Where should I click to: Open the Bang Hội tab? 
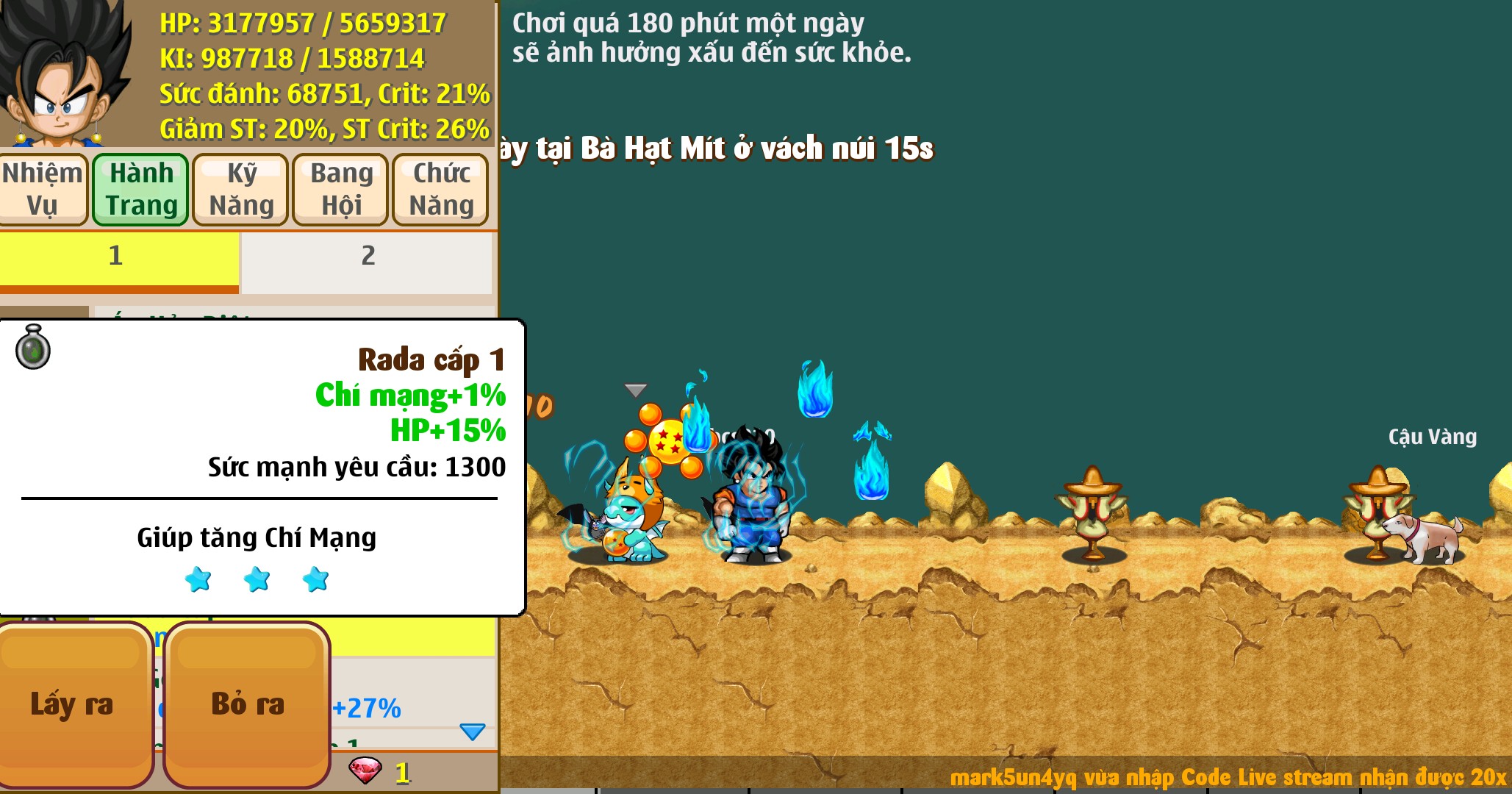340,189
